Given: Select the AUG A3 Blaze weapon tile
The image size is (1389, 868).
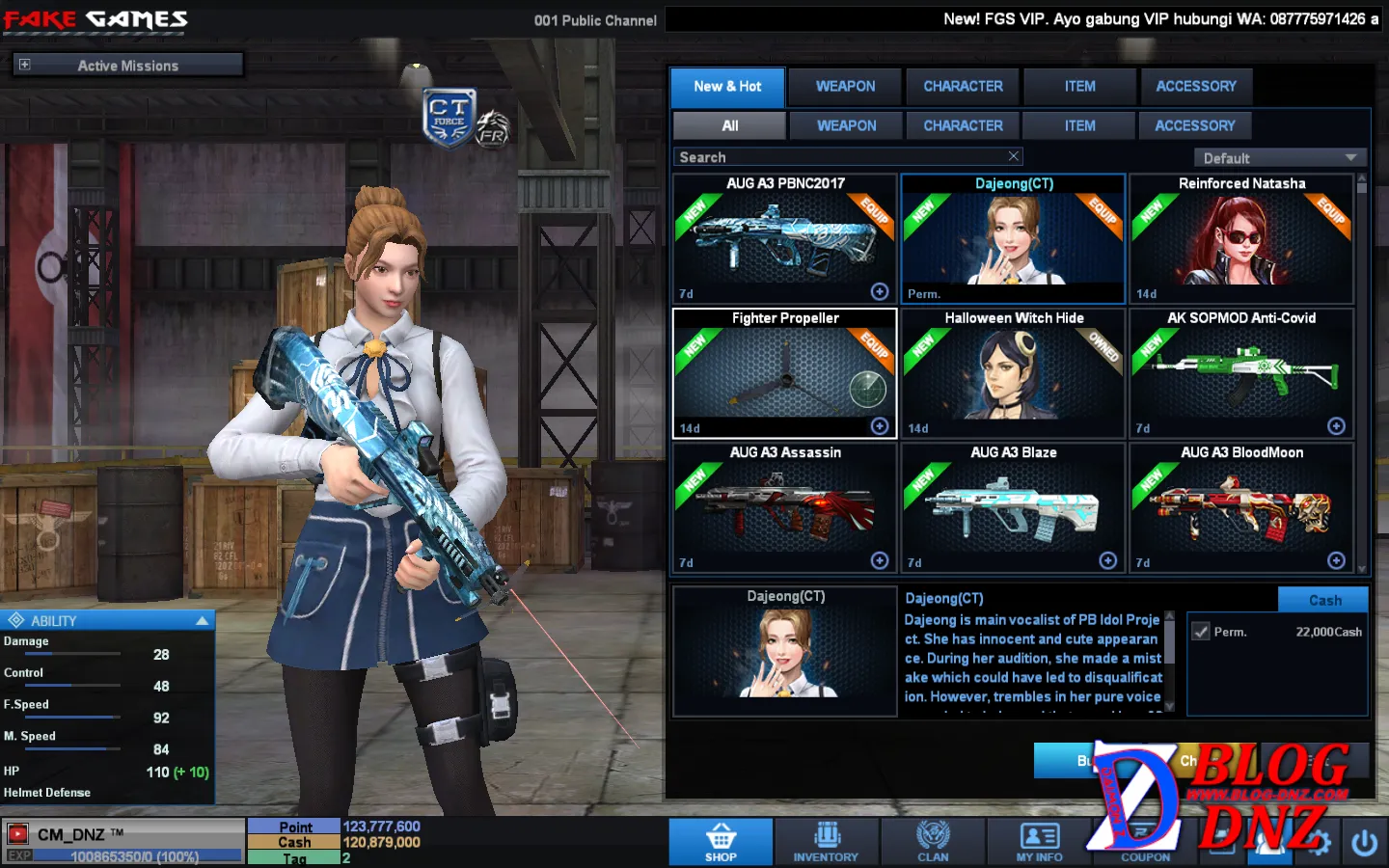Looking at the screenshot, I should tap(1013, 508).
